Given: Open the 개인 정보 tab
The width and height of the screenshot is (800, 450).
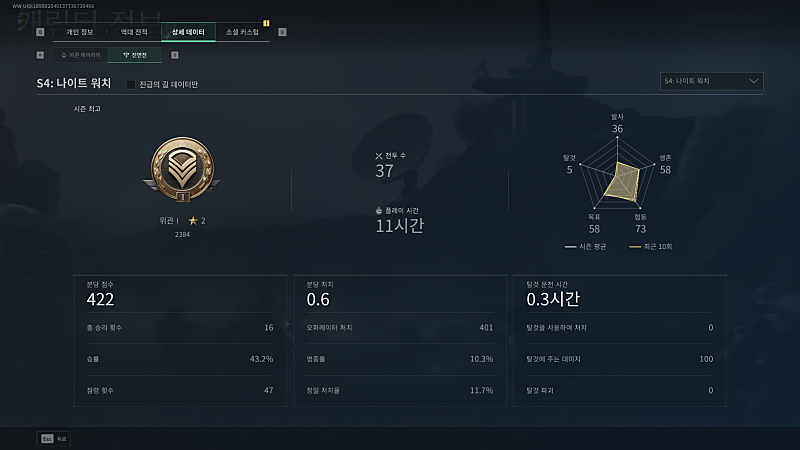Looking at the screenshot, I should [x=80, y=32].
